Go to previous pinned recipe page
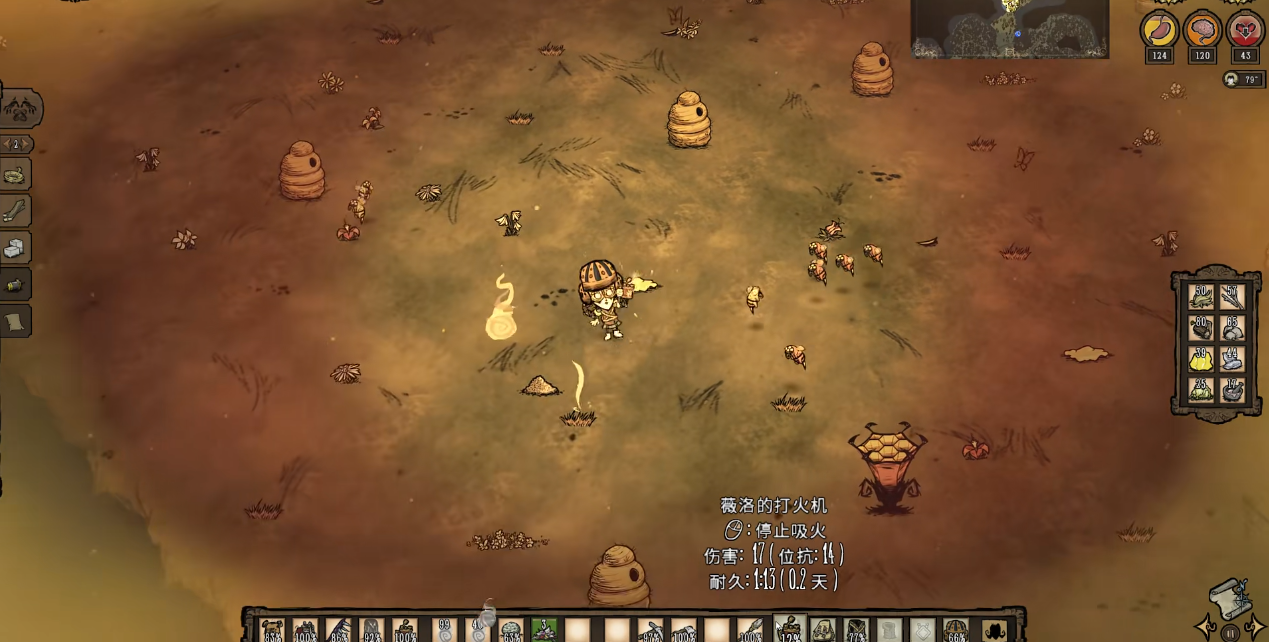1269x642 pixels. (5, 144)
